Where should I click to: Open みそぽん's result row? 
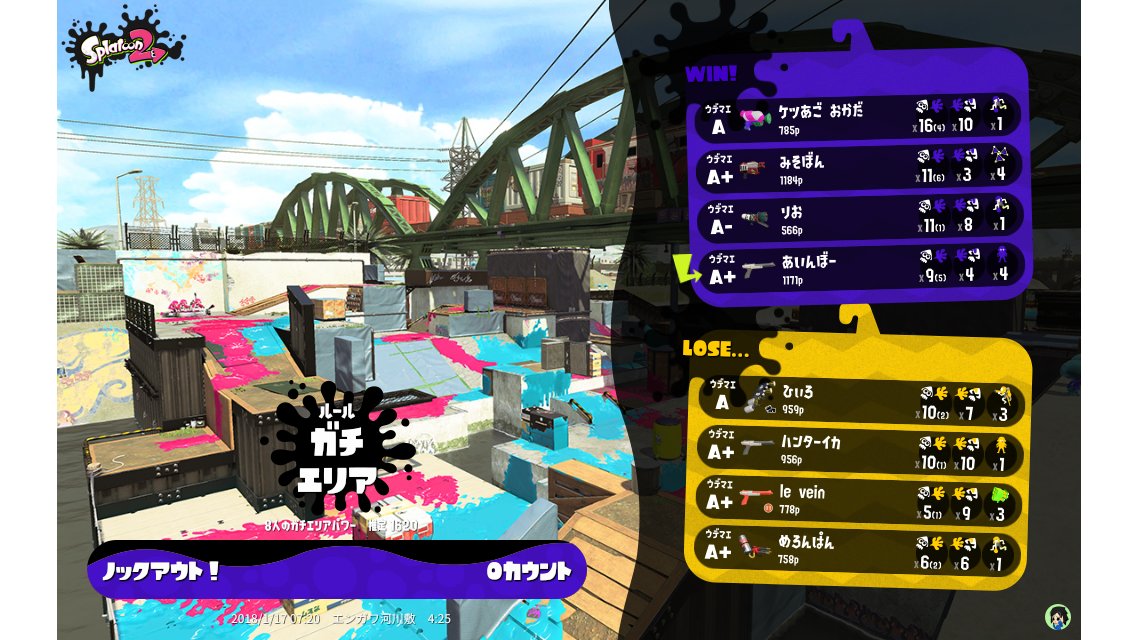[860, 168]
